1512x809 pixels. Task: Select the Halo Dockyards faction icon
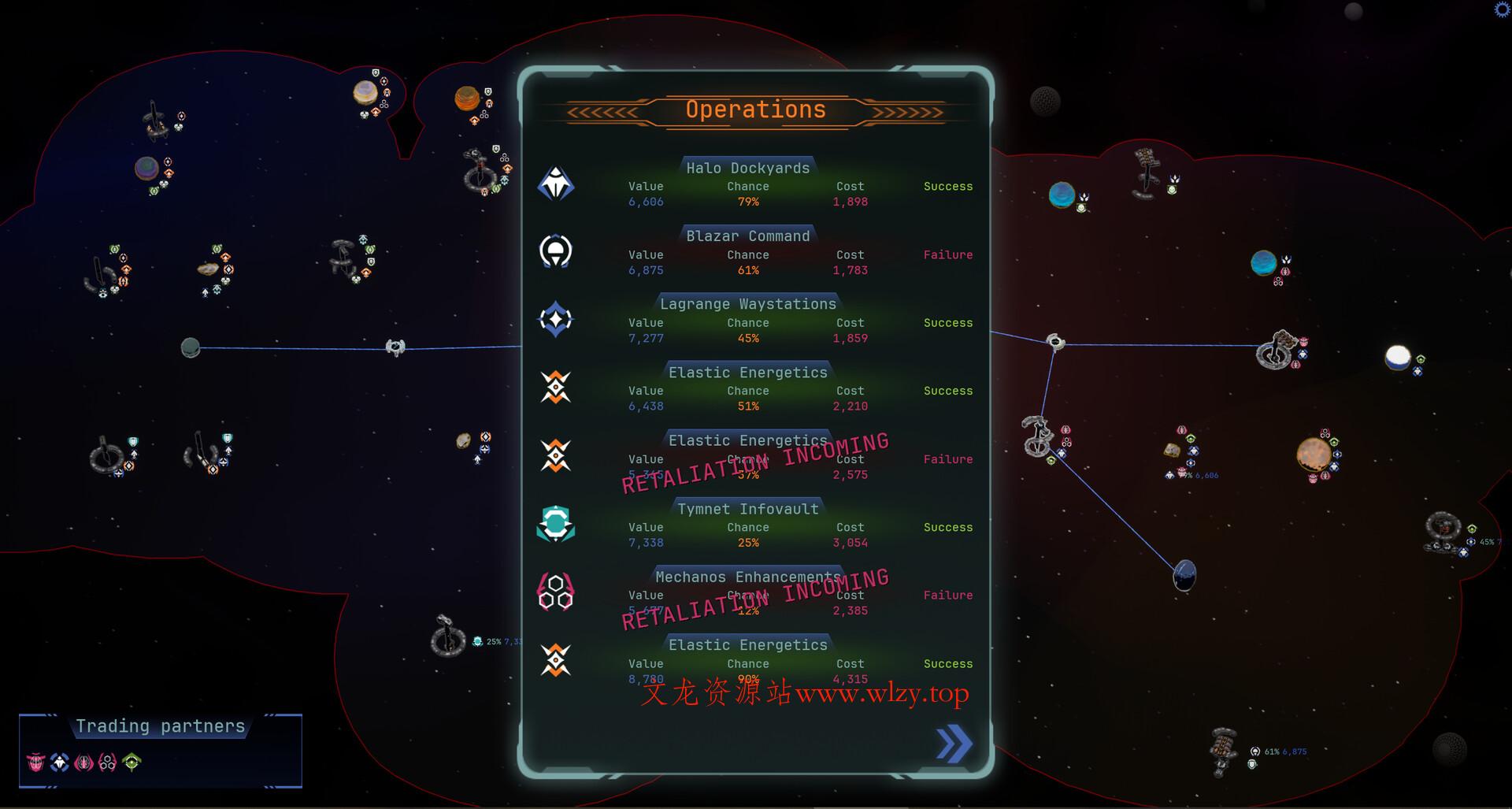tap(557, 185)
